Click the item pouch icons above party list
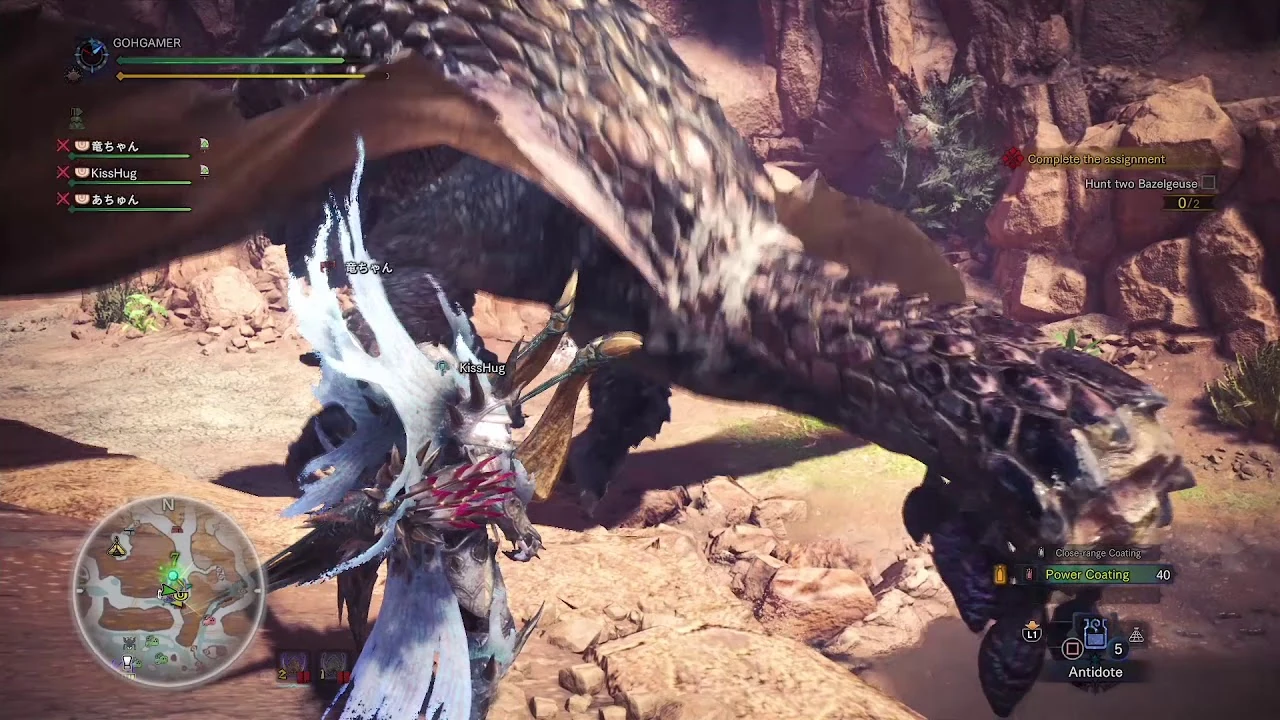The height and width of the screenshot is (720, 1280). click(x=75, y=117)
